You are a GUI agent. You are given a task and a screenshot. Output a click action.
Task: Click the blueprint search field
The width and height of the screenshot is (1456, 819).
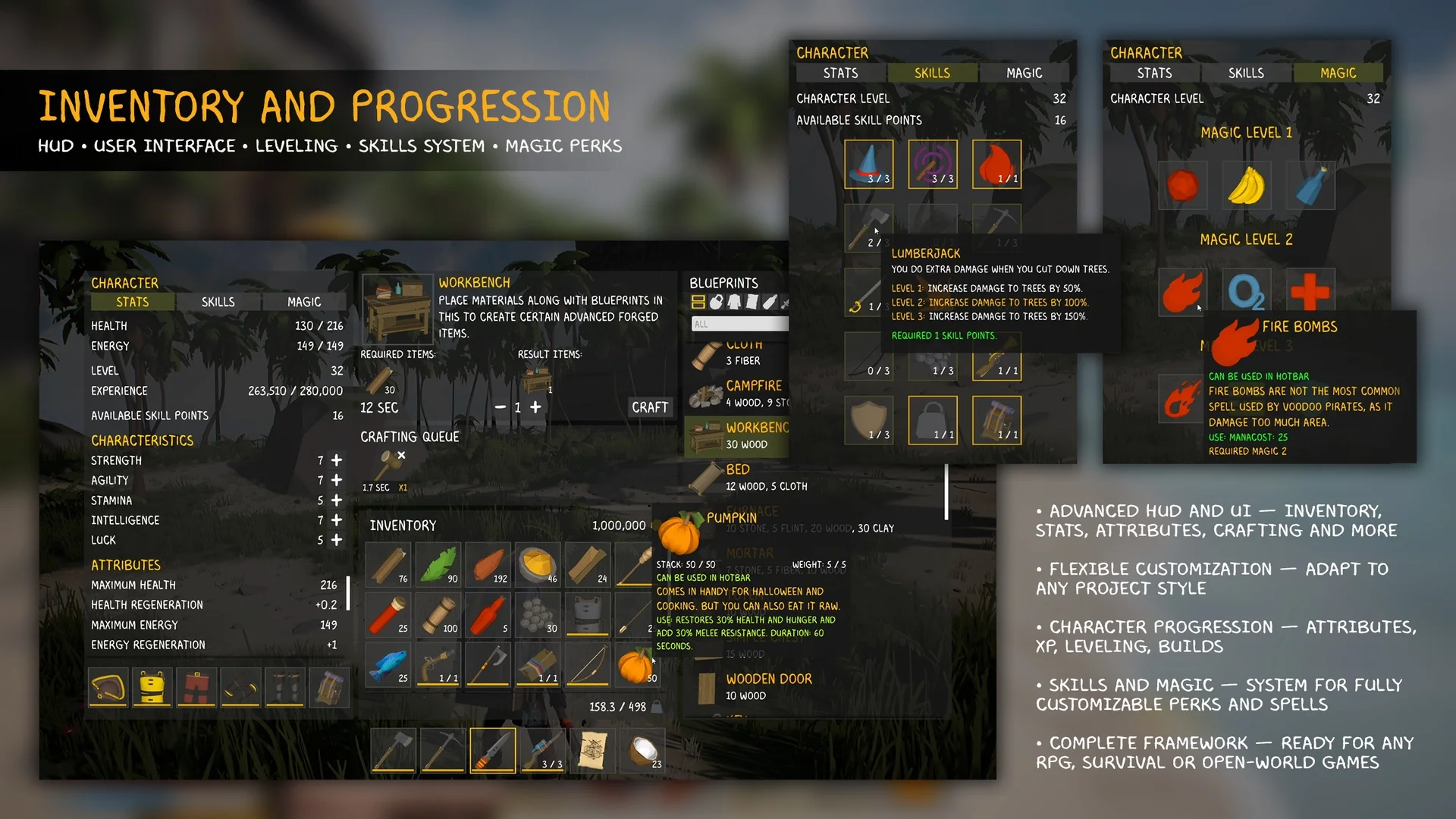coord(739,324)
